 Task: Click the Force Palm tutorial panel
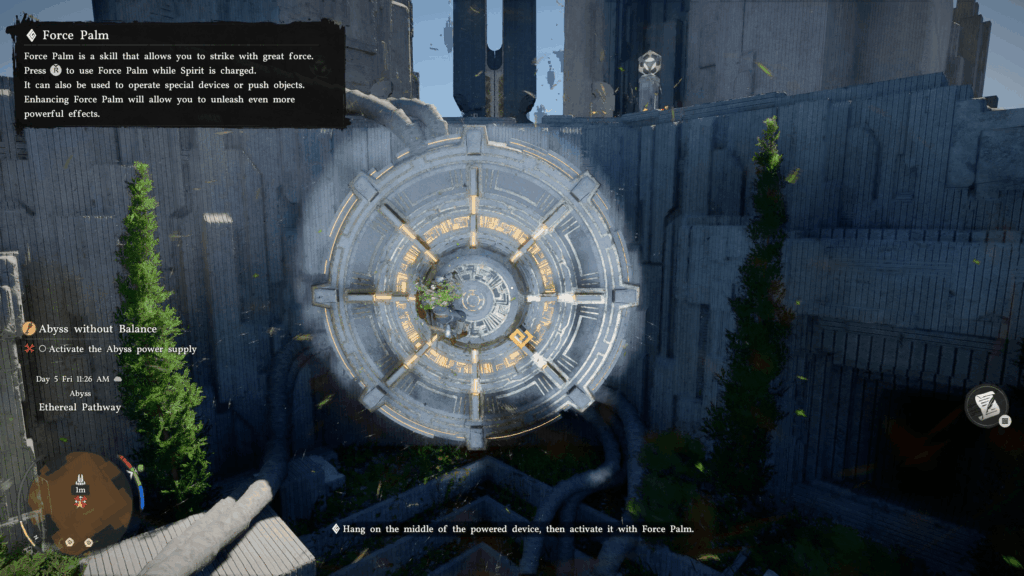point(177,73)
